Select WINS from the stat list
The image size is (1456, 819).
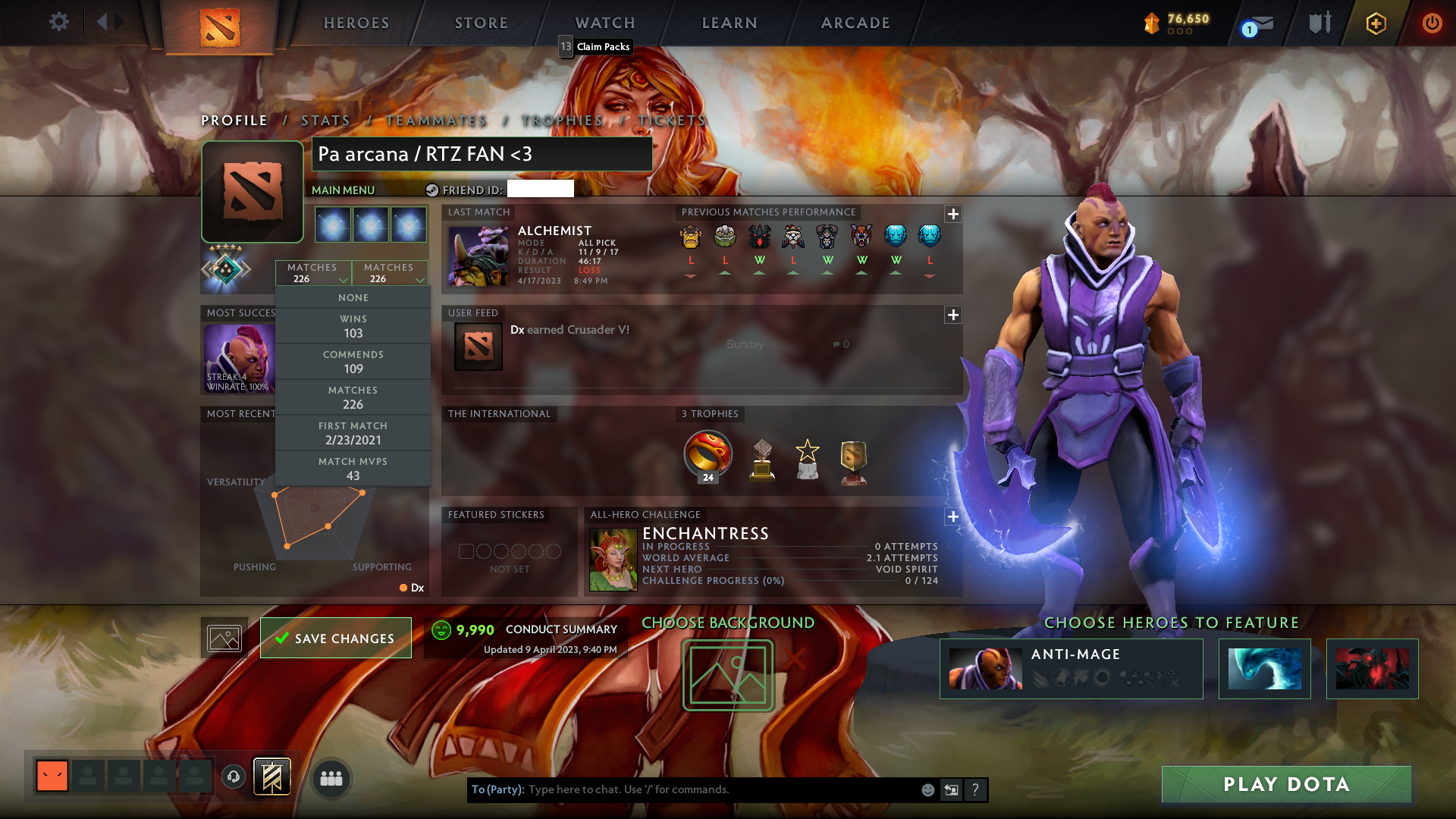(x=353, y=325)
